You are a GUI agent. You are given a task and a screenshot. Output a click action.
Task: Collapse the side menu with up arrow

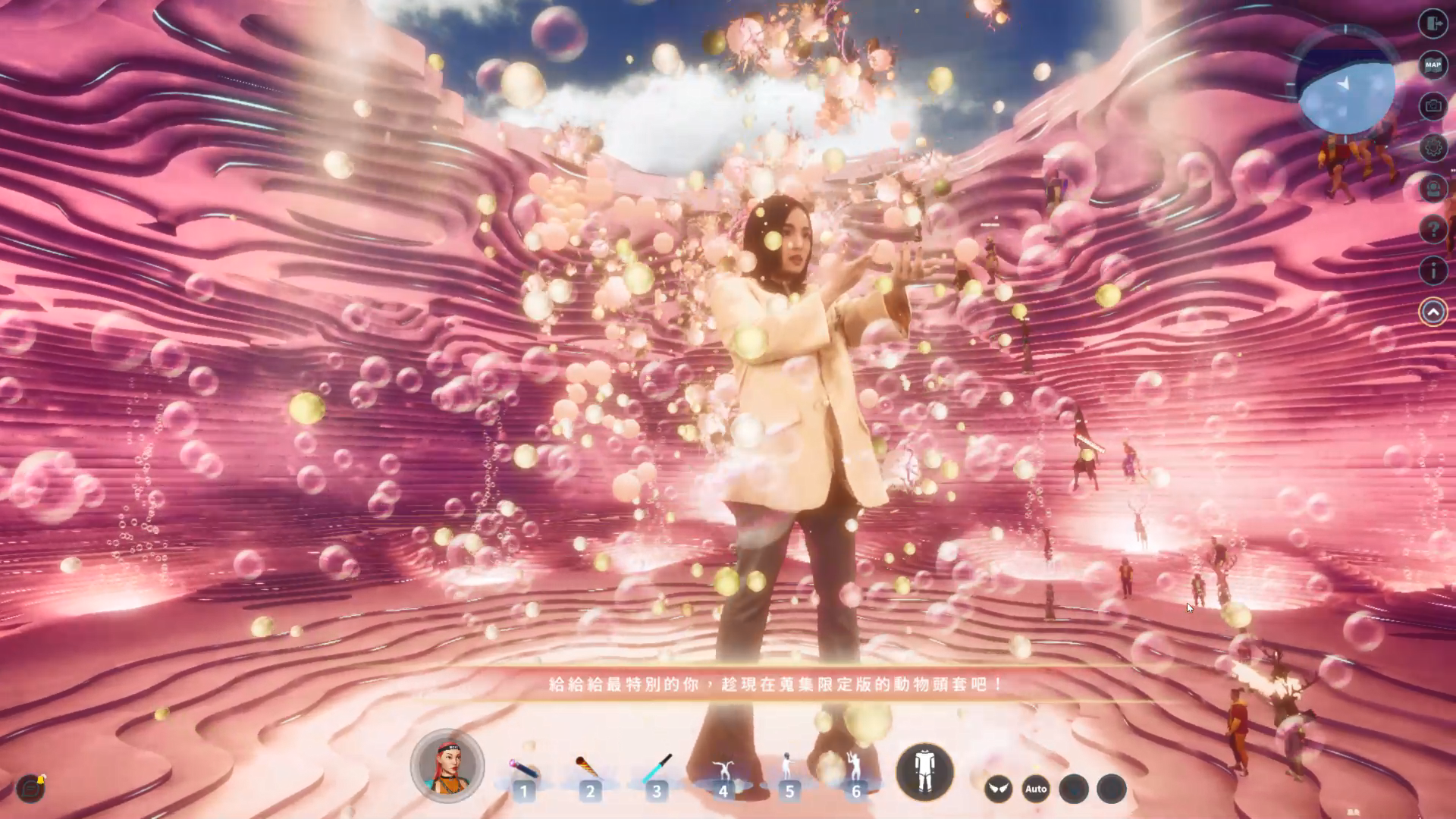click(x=1432, y=312)
